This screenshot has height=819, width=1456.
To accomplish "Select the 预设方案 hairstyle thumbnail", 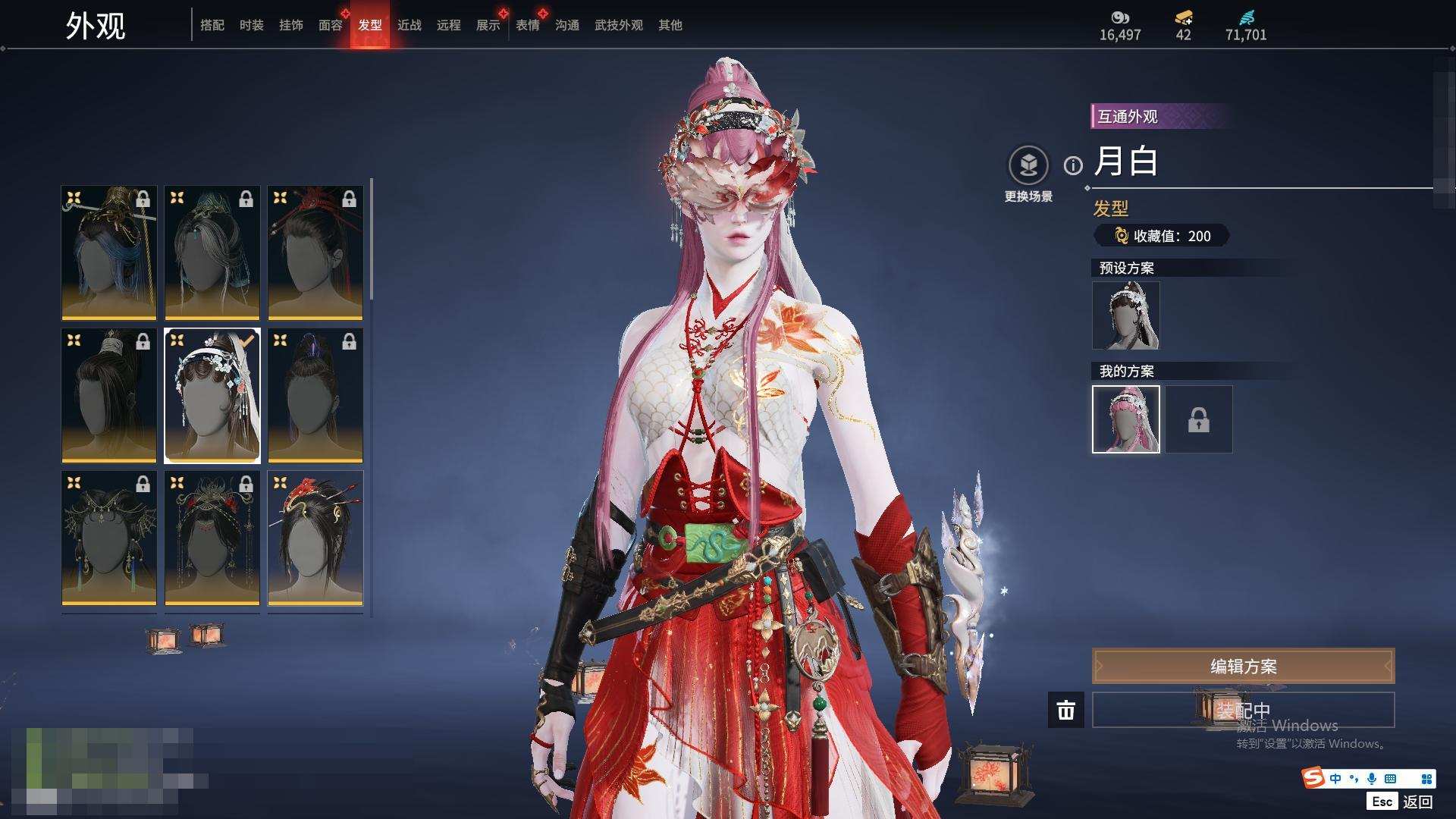I will point(1125,315).
